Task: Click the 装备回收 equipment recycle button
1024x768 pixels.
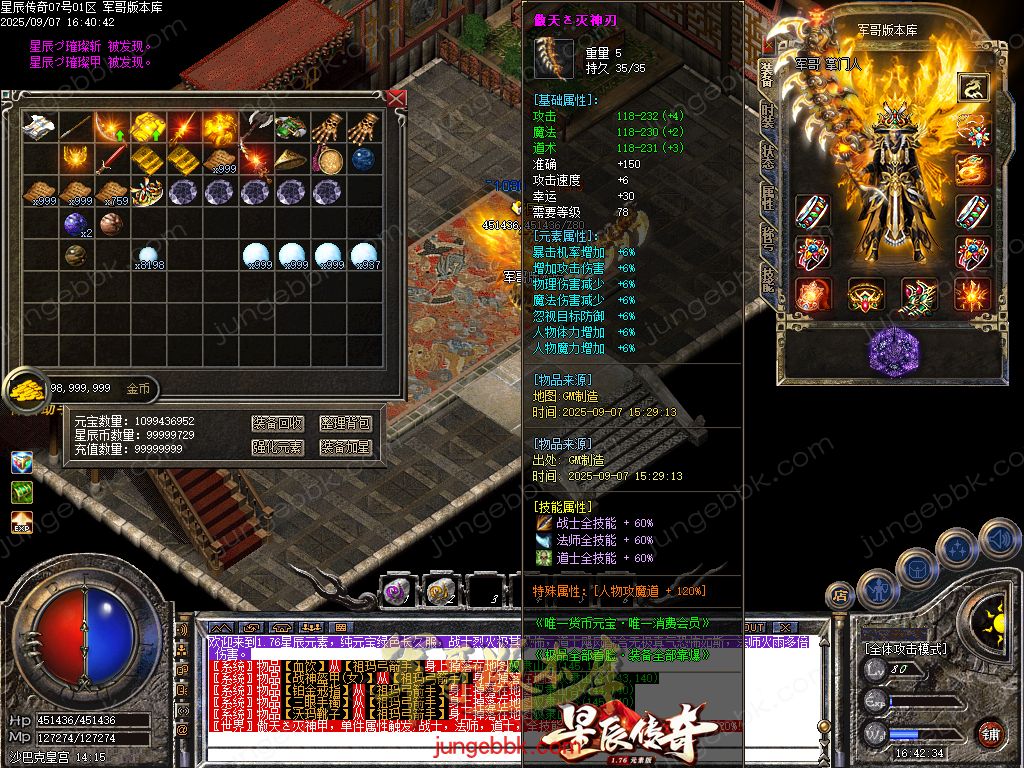Action: tap(277, 423)
